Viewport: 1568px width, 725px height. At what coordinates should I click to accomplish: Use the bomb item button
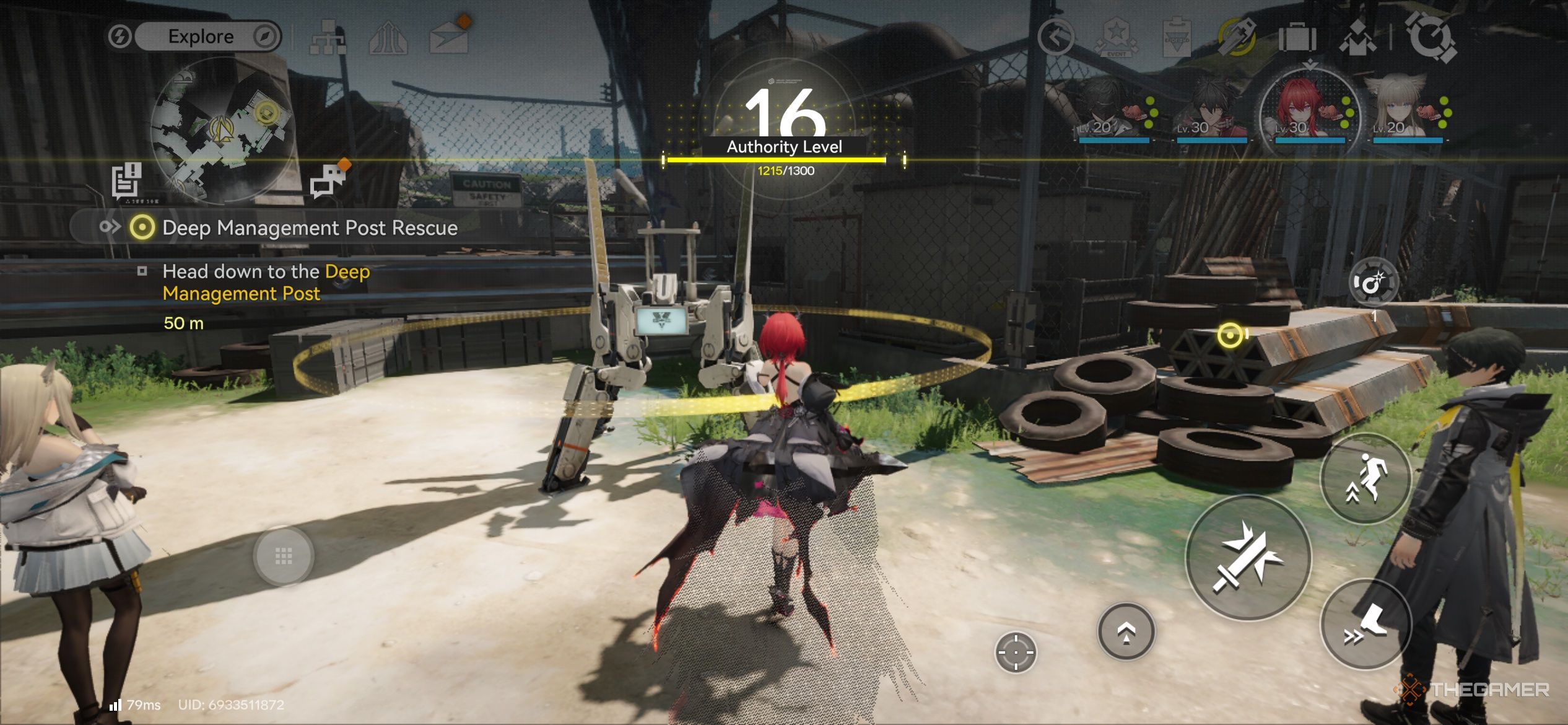1373,283
